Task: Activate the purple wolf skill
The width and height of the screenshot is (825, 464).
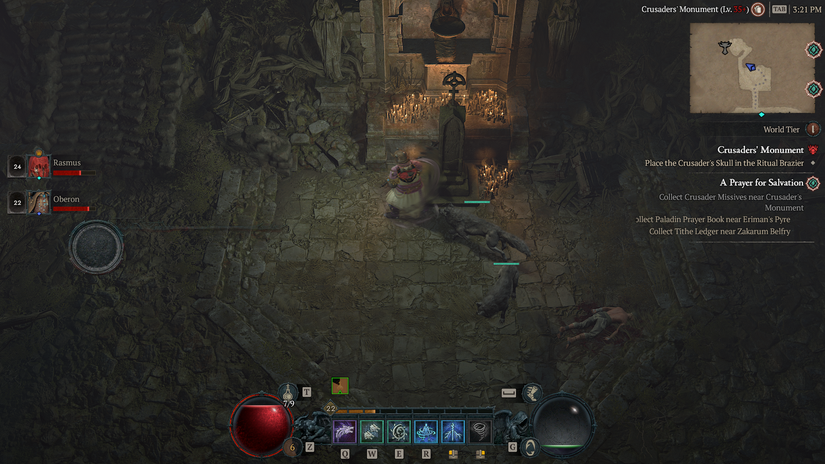Action: tap(345, 431)
